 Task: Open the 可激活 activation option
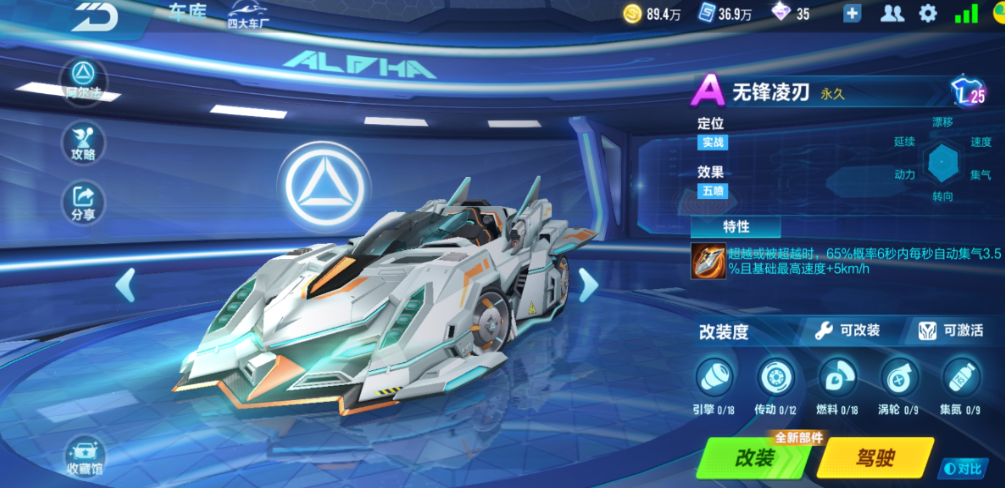[x=951, y=330]
